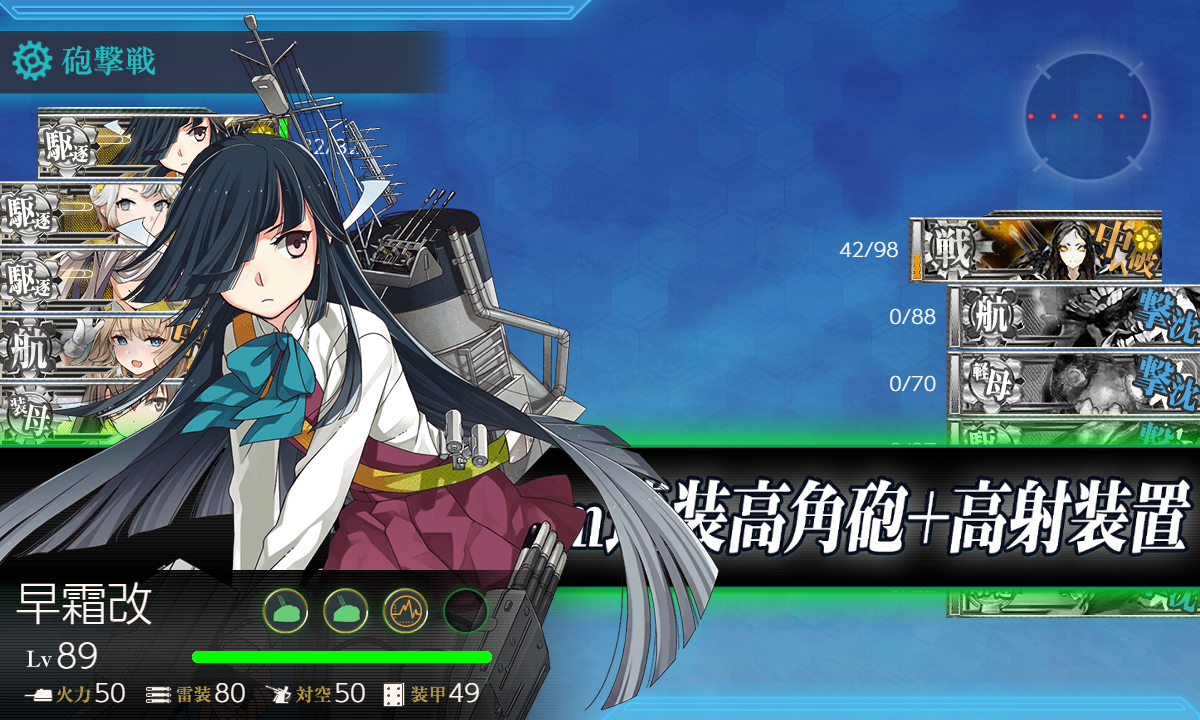Select the enemy battleship banner with 42/98 HP

click(1040, 248)
